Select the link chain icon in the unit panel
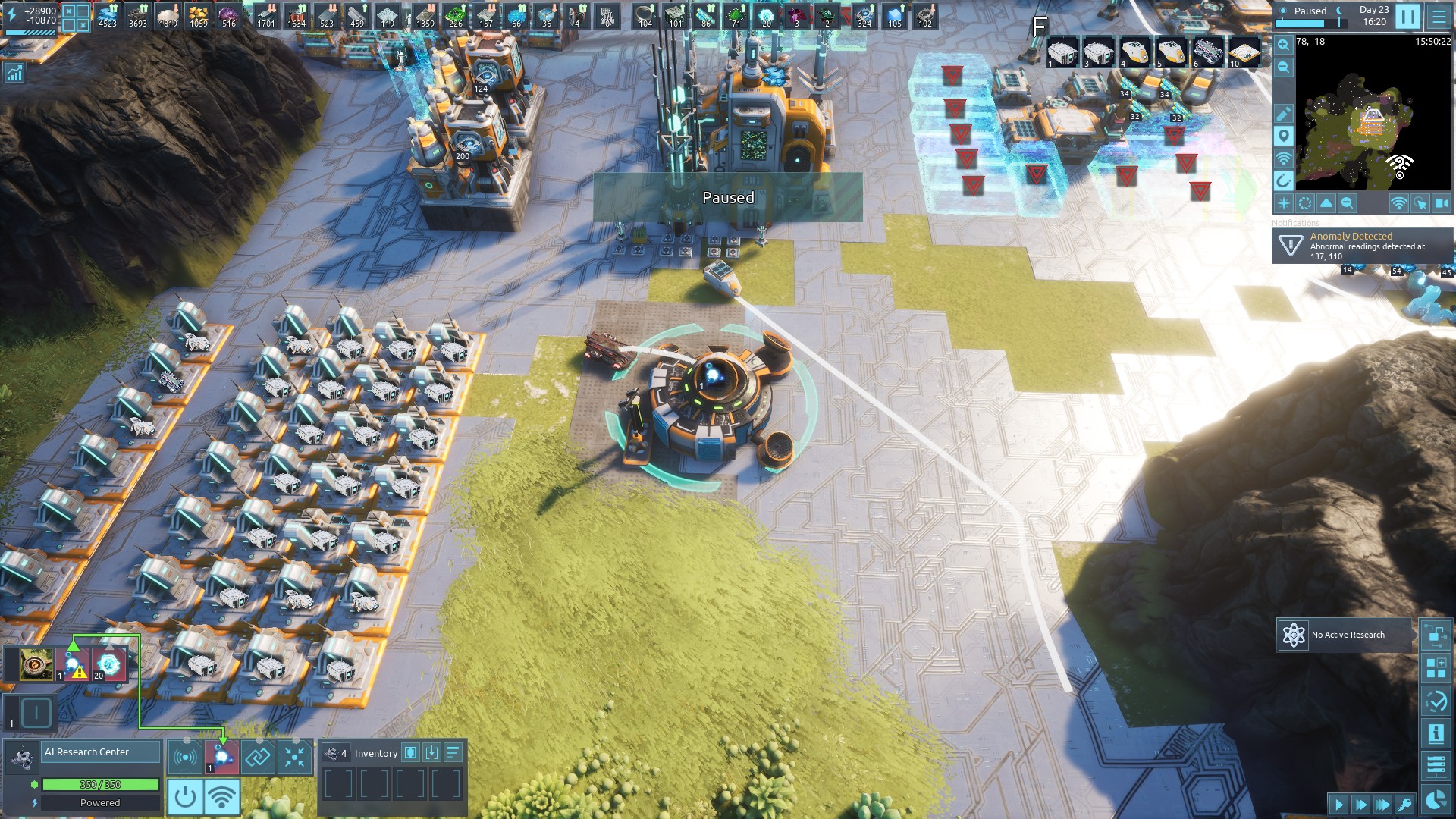 pyautogui.click(x=258, y=757)
